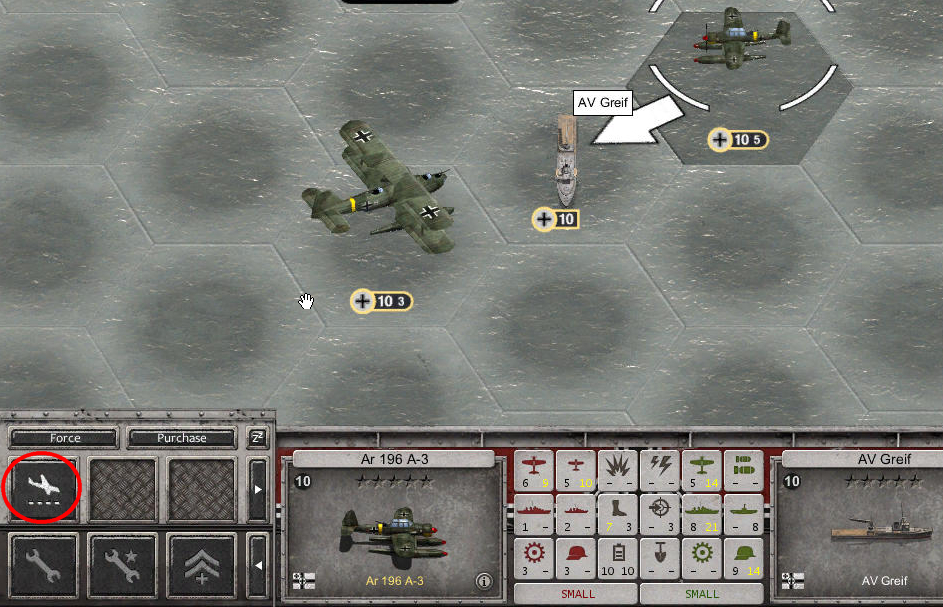Select the large seaplane on the map
The width and height of the screenshot is (943, 607).
click(x=383, y=190)
